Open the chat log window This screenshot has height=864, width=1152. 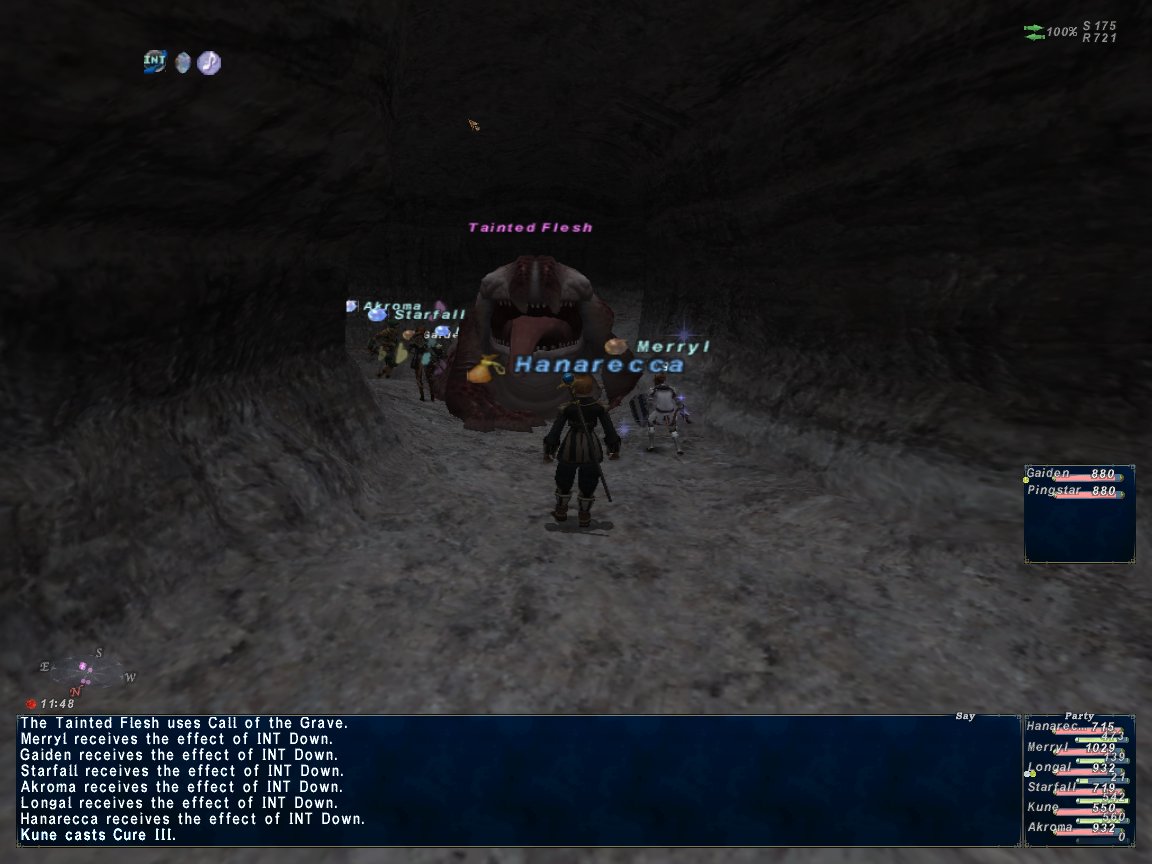(518, 780)
